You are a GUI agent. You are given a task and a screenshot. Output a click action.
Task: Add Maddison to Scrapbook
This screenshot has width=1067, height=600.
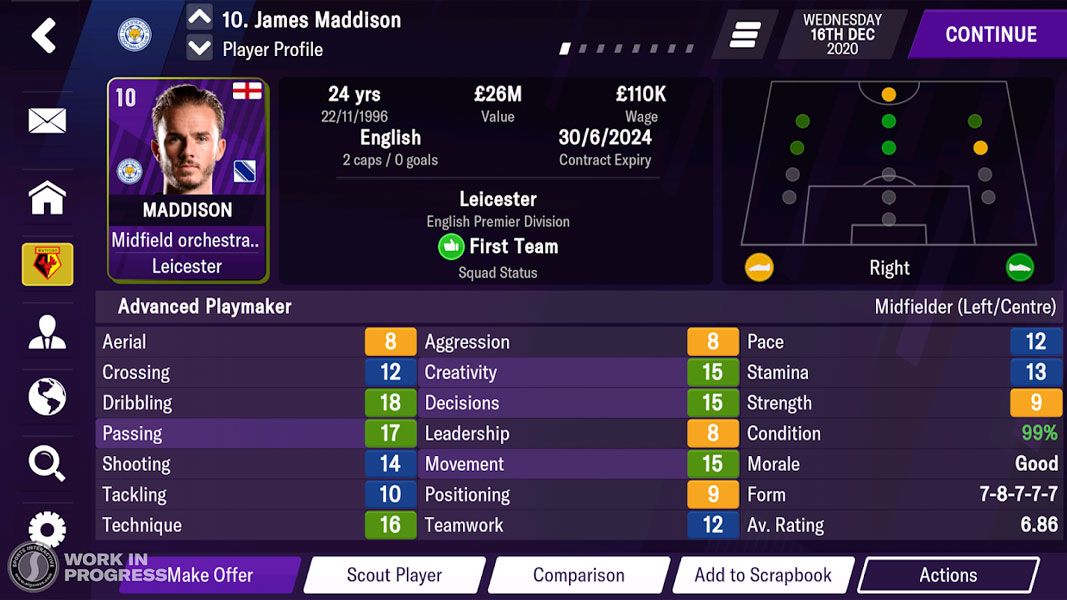(763, 575)
